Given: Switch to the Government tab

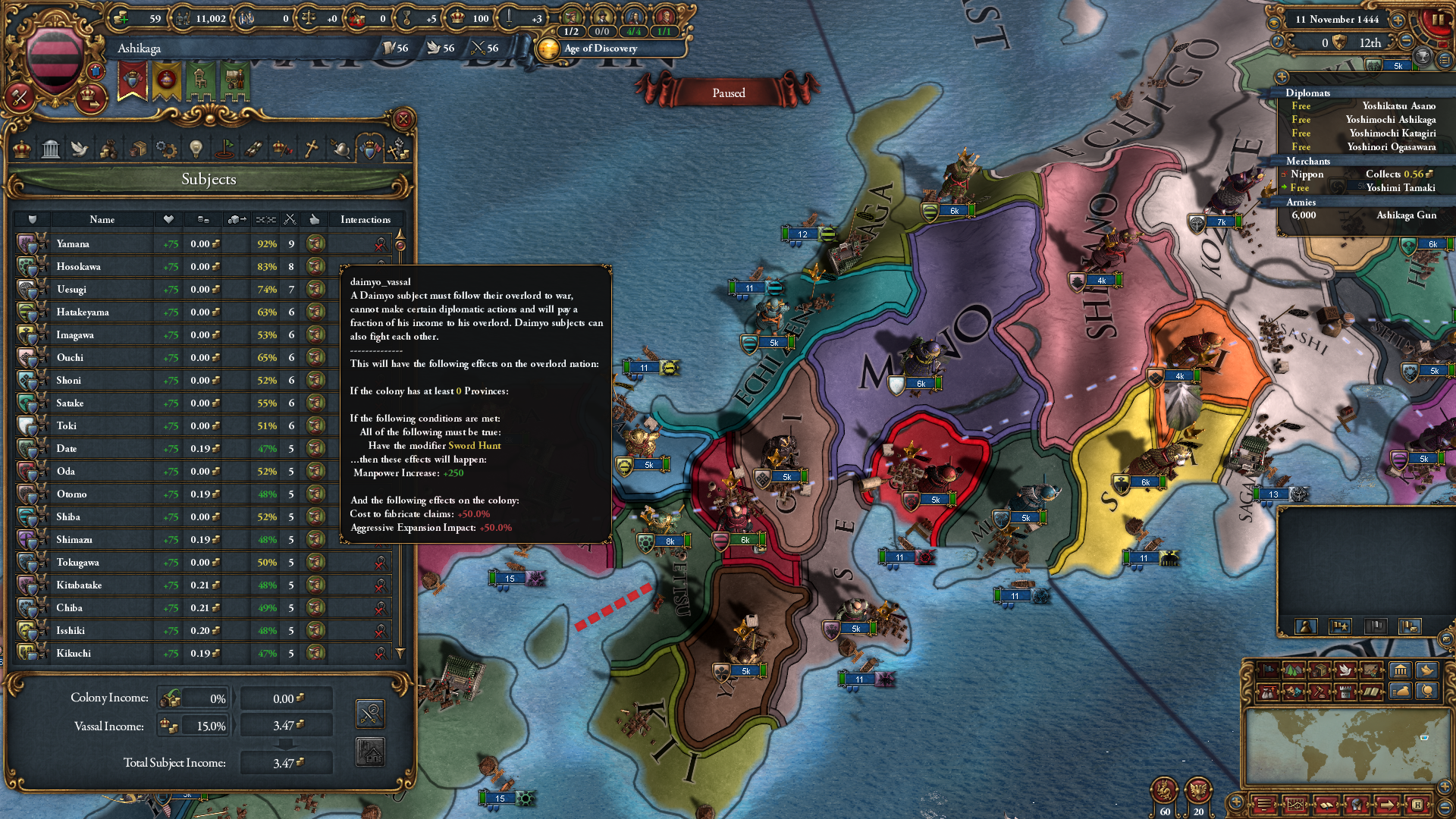Looking at the screenshot, I should click(50, 148).
